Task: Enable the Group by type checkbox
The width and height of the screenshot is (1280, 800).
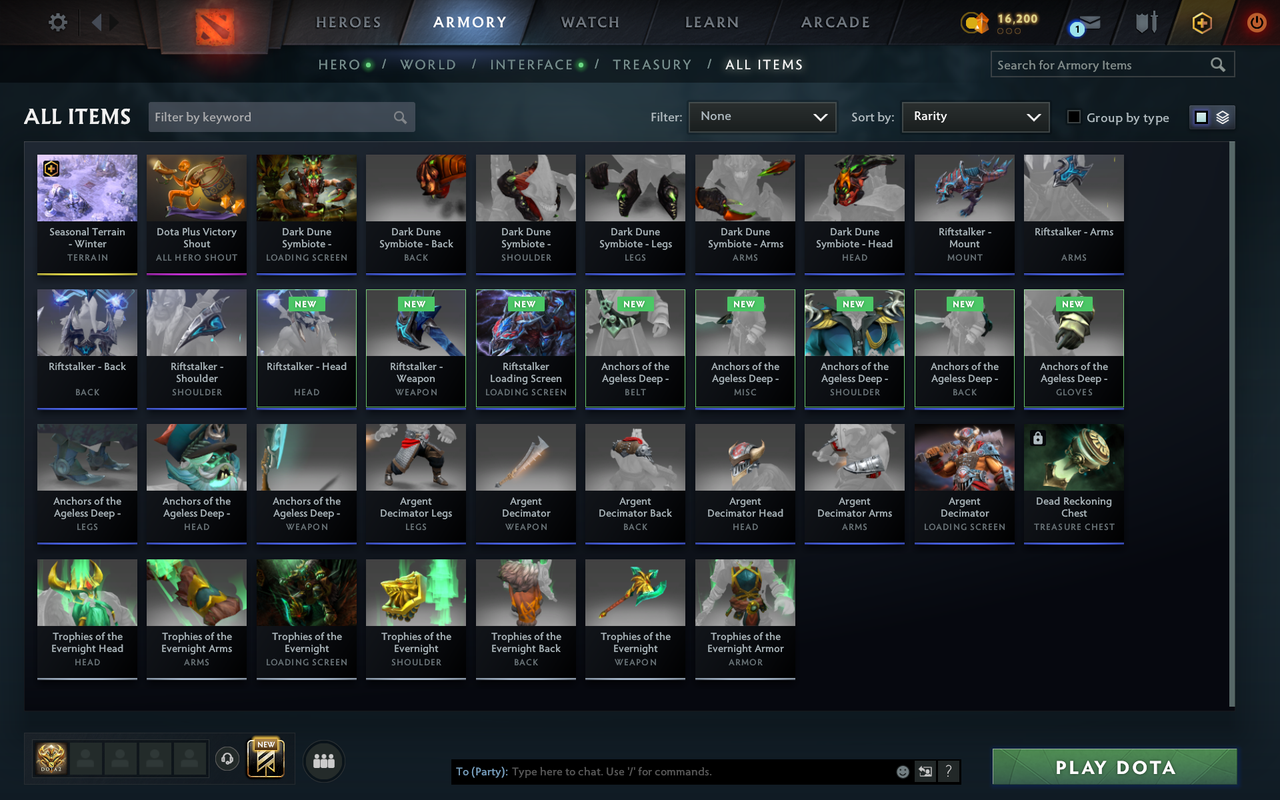Action: tap(1074, 117)
